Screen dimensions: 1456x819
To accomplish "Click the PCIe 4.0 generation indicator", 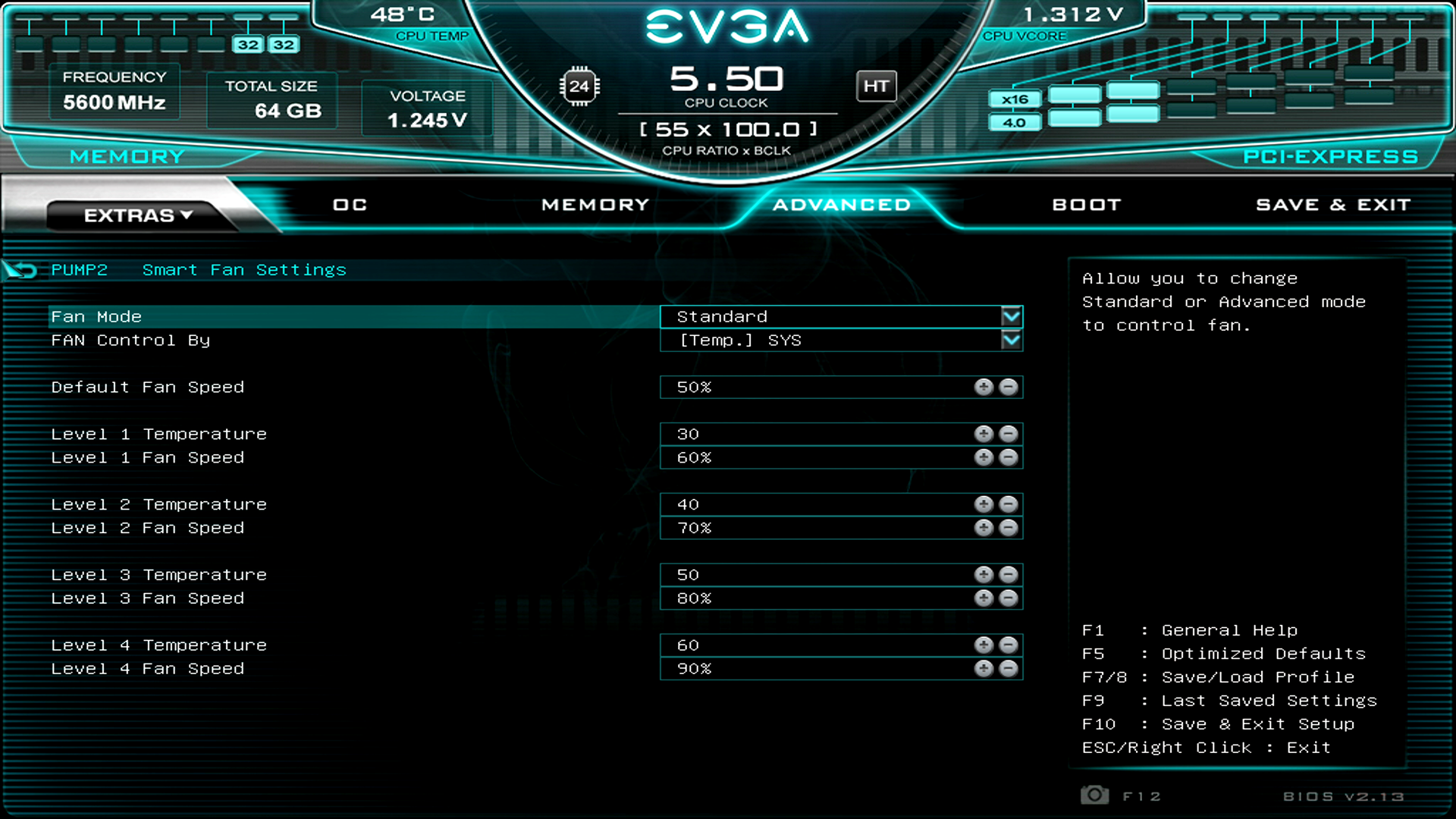I will click(x=1015, y=122).
